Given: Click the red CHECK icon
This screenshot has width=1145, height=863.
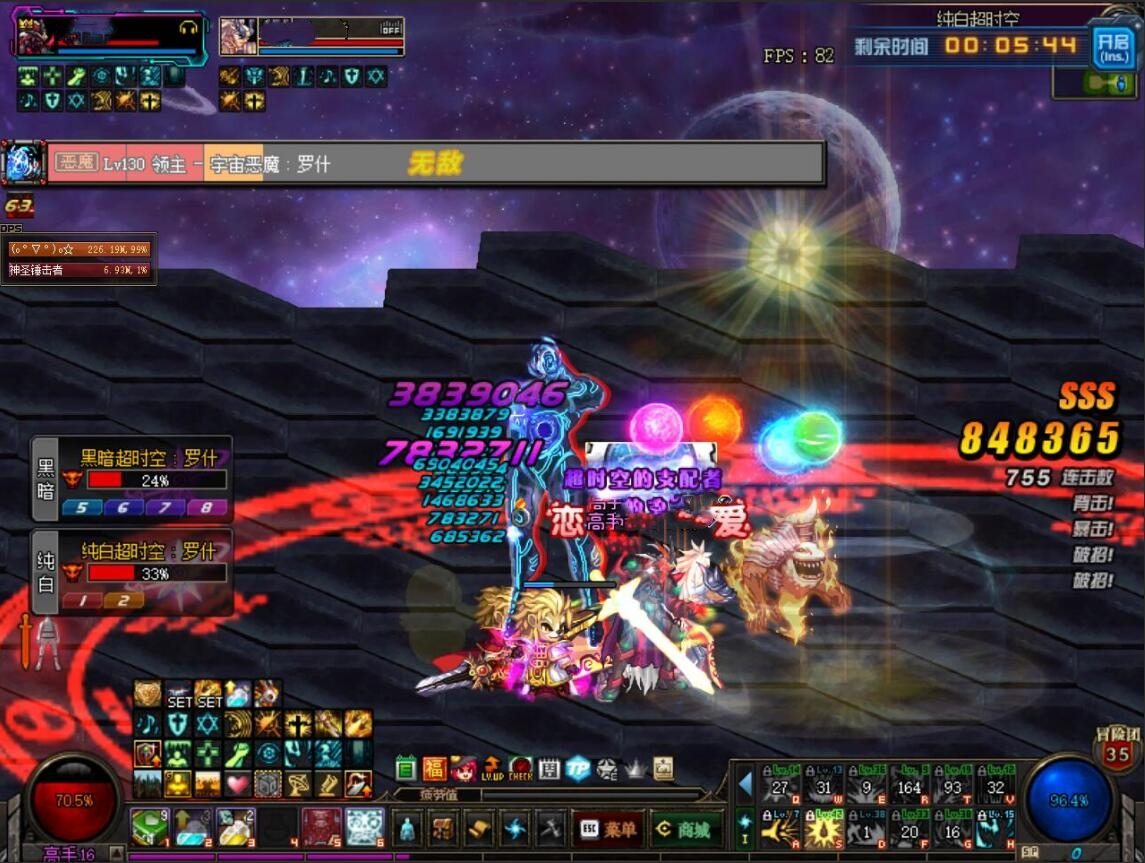Looking at the screenshot, I should point(520,769).
